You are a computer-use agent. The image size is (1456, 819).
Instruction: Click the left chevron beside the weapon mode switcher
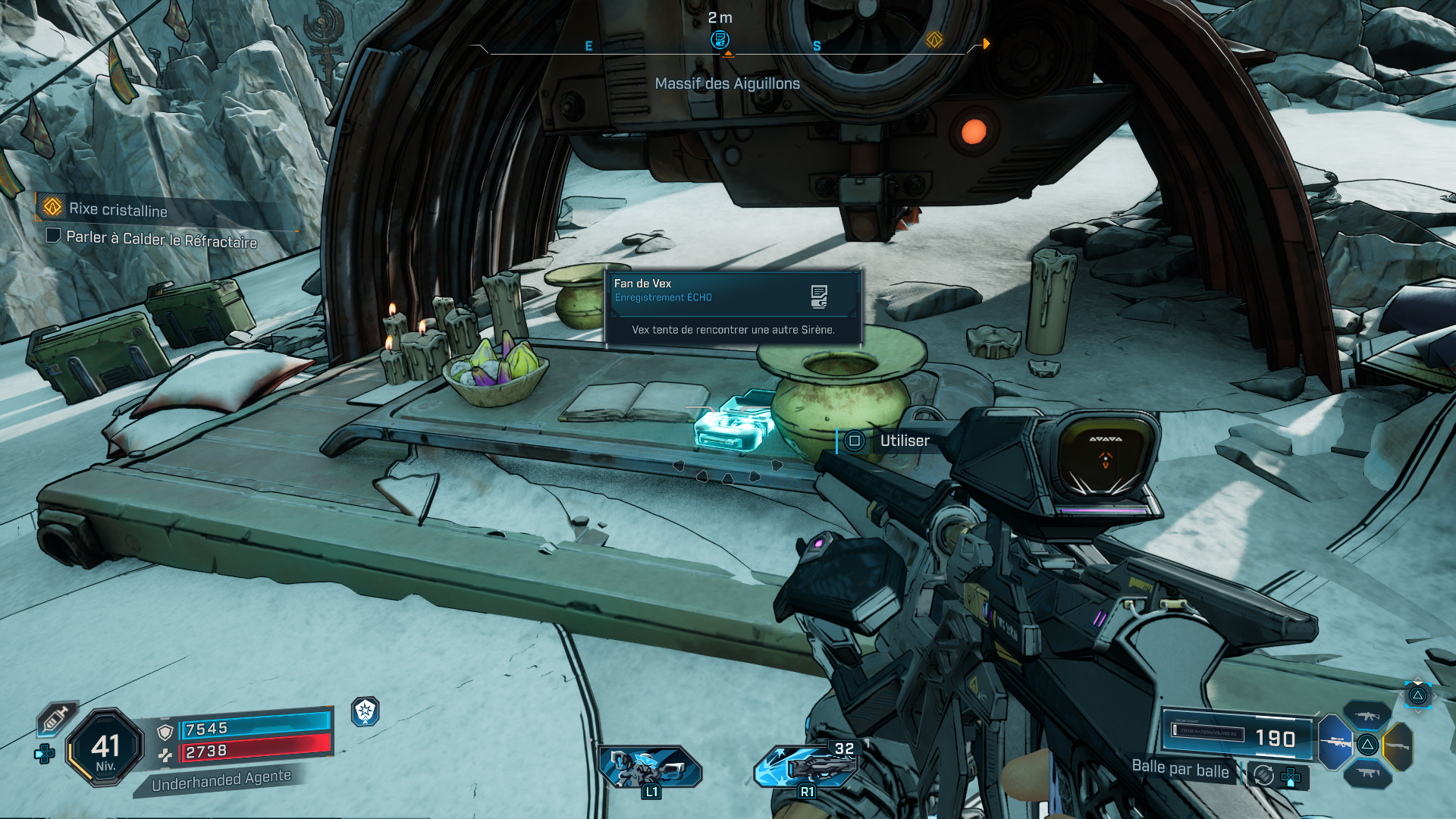tap(1401, 695)
